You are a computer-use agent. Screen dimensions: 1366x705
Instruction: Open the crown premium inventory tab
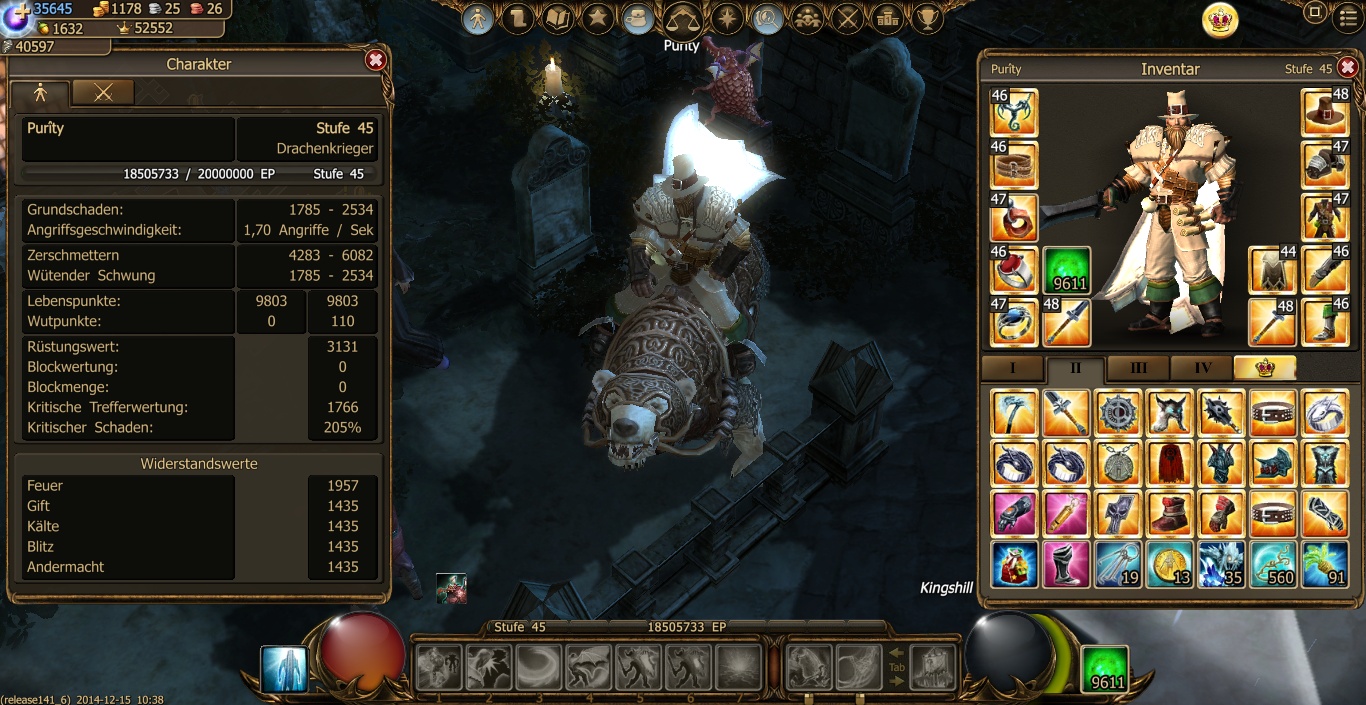pyautogui.click(x=1264, y=368)
